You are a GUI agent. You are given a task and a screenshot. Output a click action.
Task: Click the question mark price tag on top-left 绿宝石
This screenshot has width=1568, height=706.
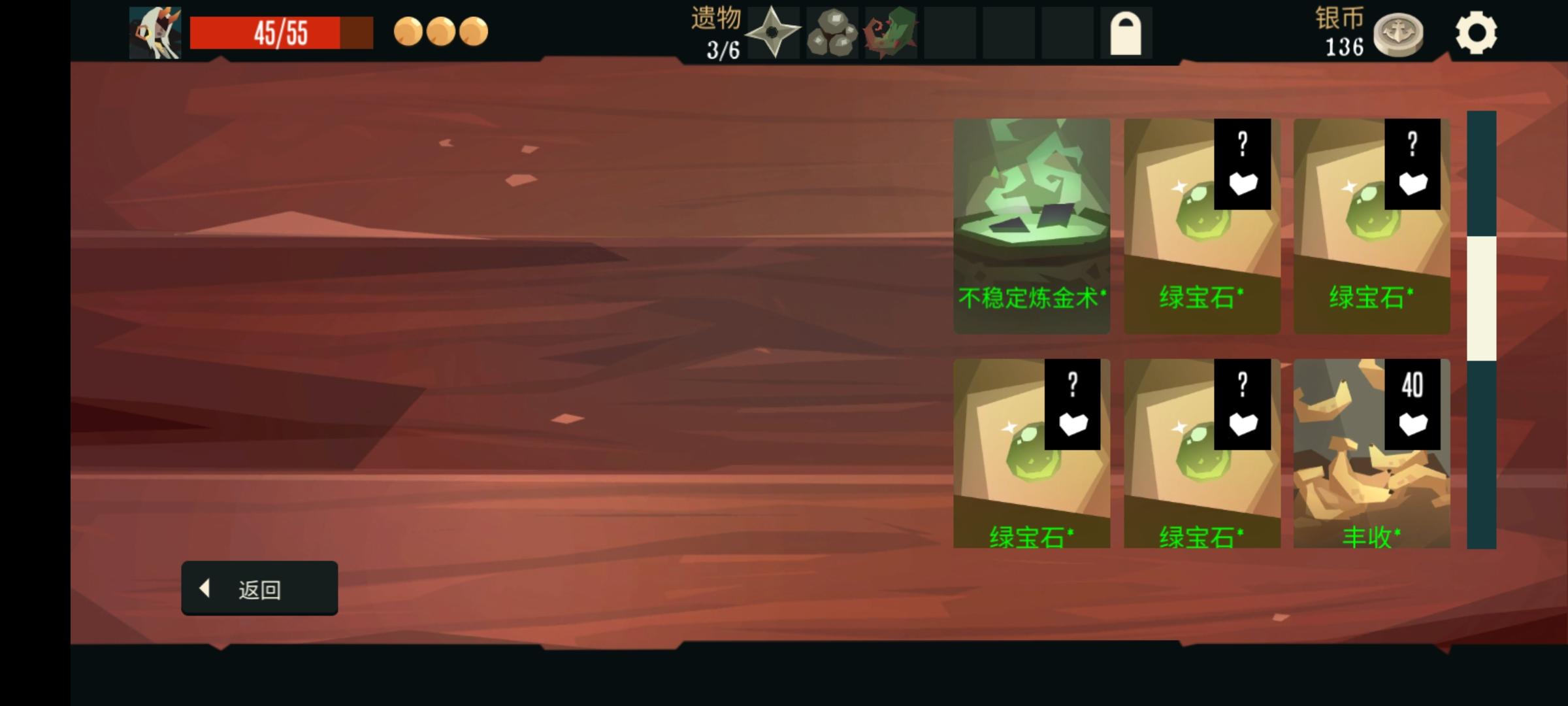coord(1243,163)
